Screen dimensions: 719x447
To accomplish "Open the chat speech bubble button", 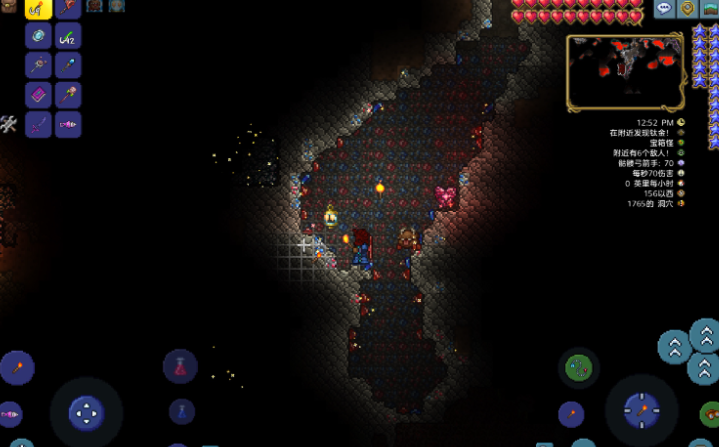I will [664, 9].
